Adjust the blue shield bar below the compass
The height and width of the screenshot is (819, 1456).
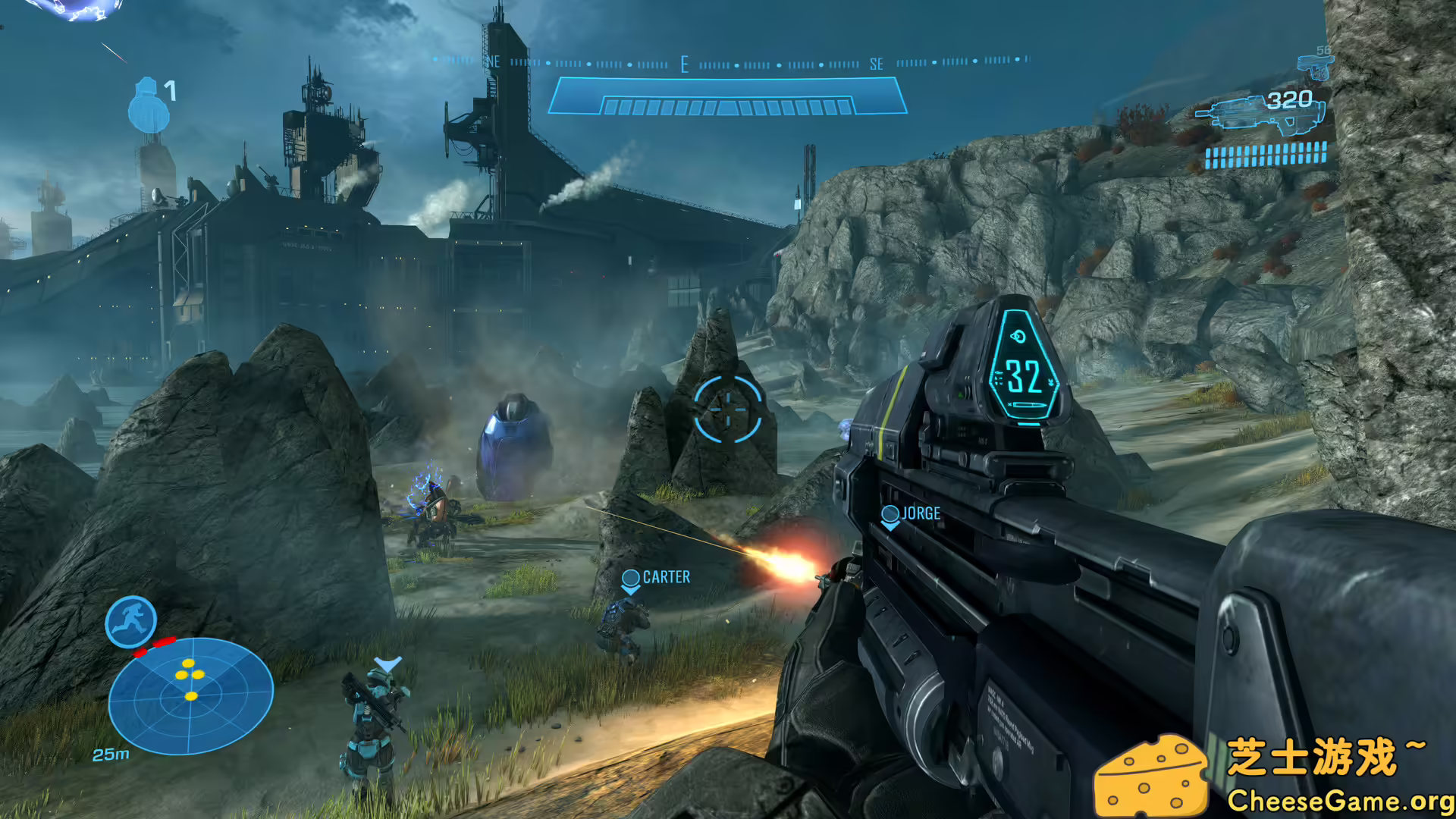727,96
